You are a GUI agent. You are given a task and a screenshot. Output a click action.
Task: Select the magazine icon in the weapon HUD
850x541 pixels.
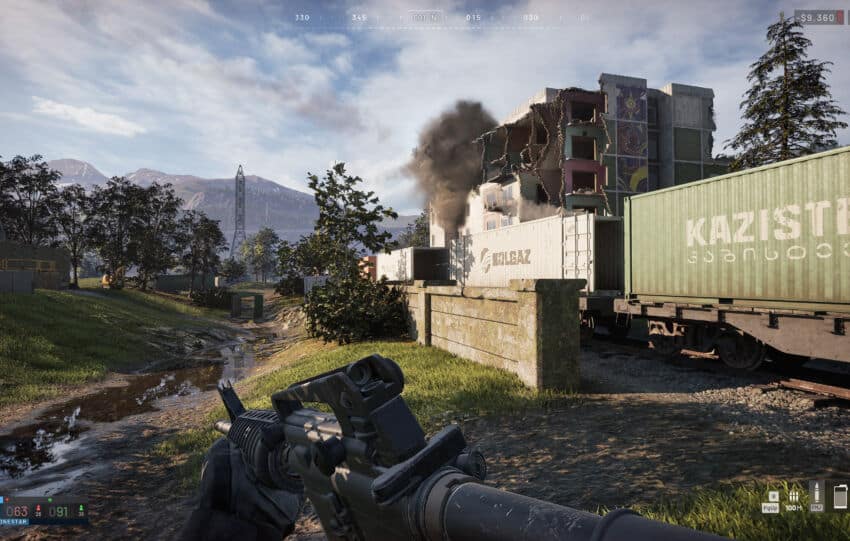coord(838,495)
